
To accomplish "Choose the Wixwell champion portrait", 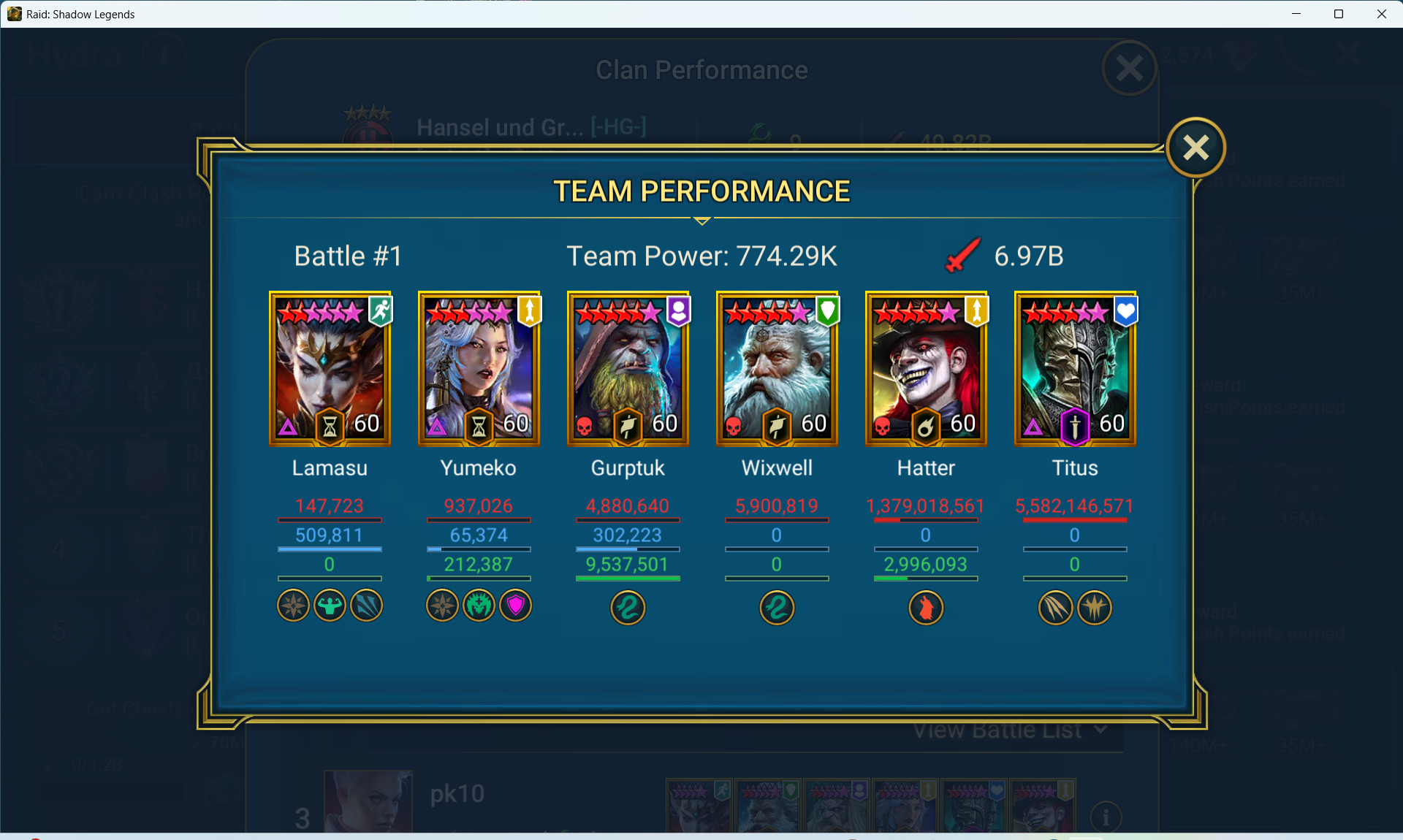I will [x=777, y=369].
